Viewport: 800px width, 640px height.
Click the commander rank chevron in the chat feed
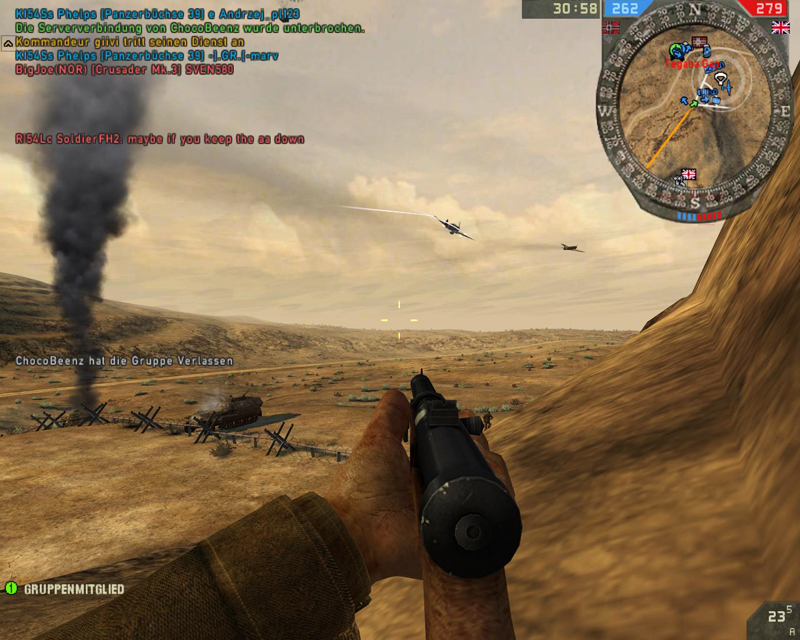pos(8,43)
